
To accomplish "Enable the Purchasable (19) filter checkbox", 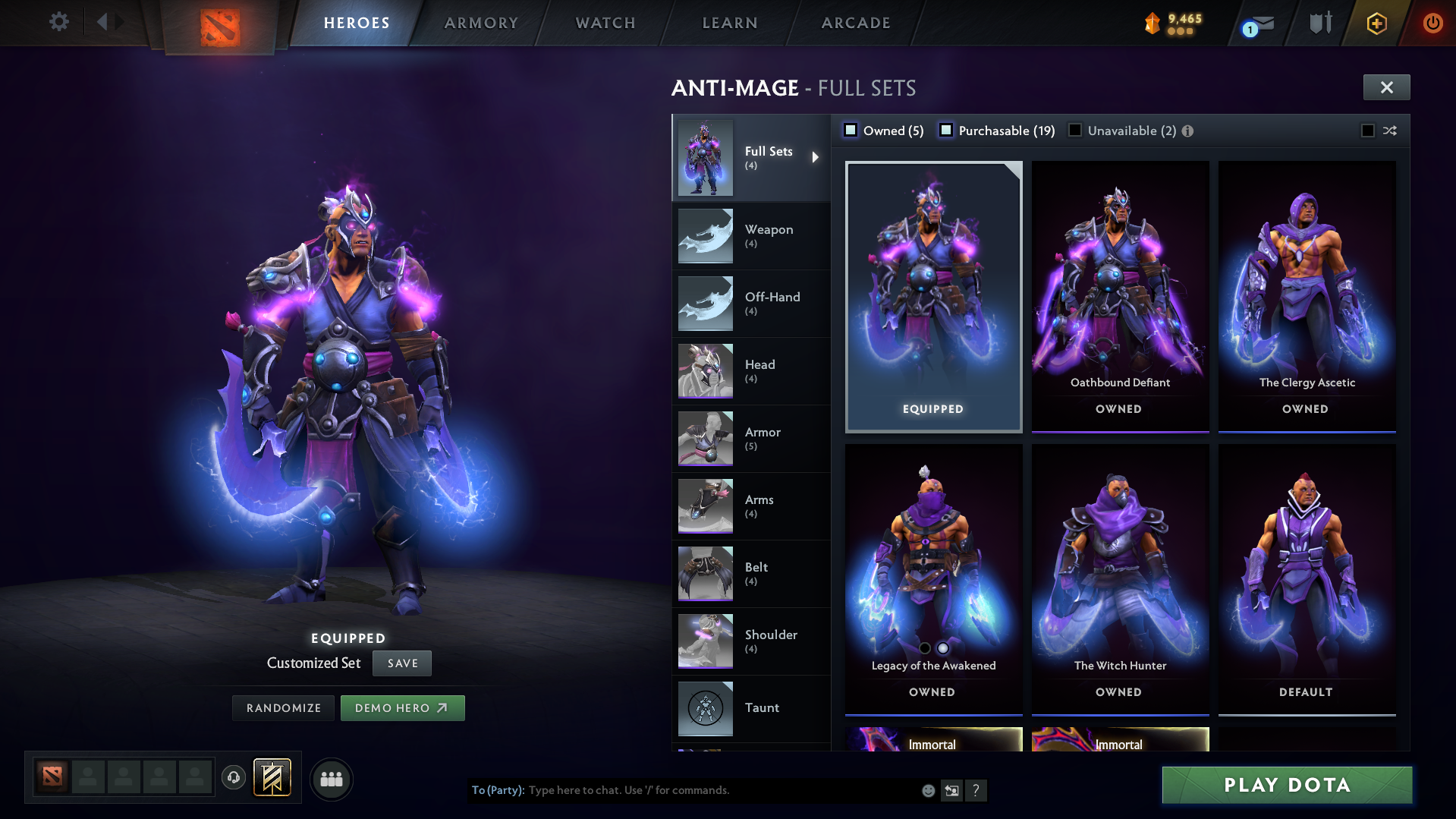I will (x=946, y=130).
